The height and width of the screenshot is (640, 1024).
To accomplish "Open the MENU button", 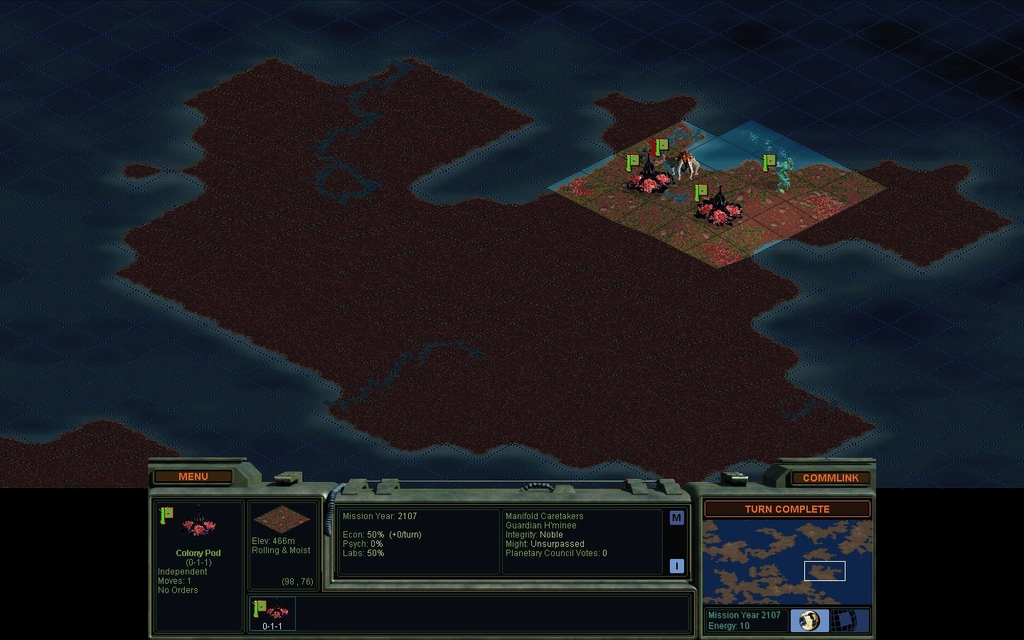I will (x=193, y=477).
